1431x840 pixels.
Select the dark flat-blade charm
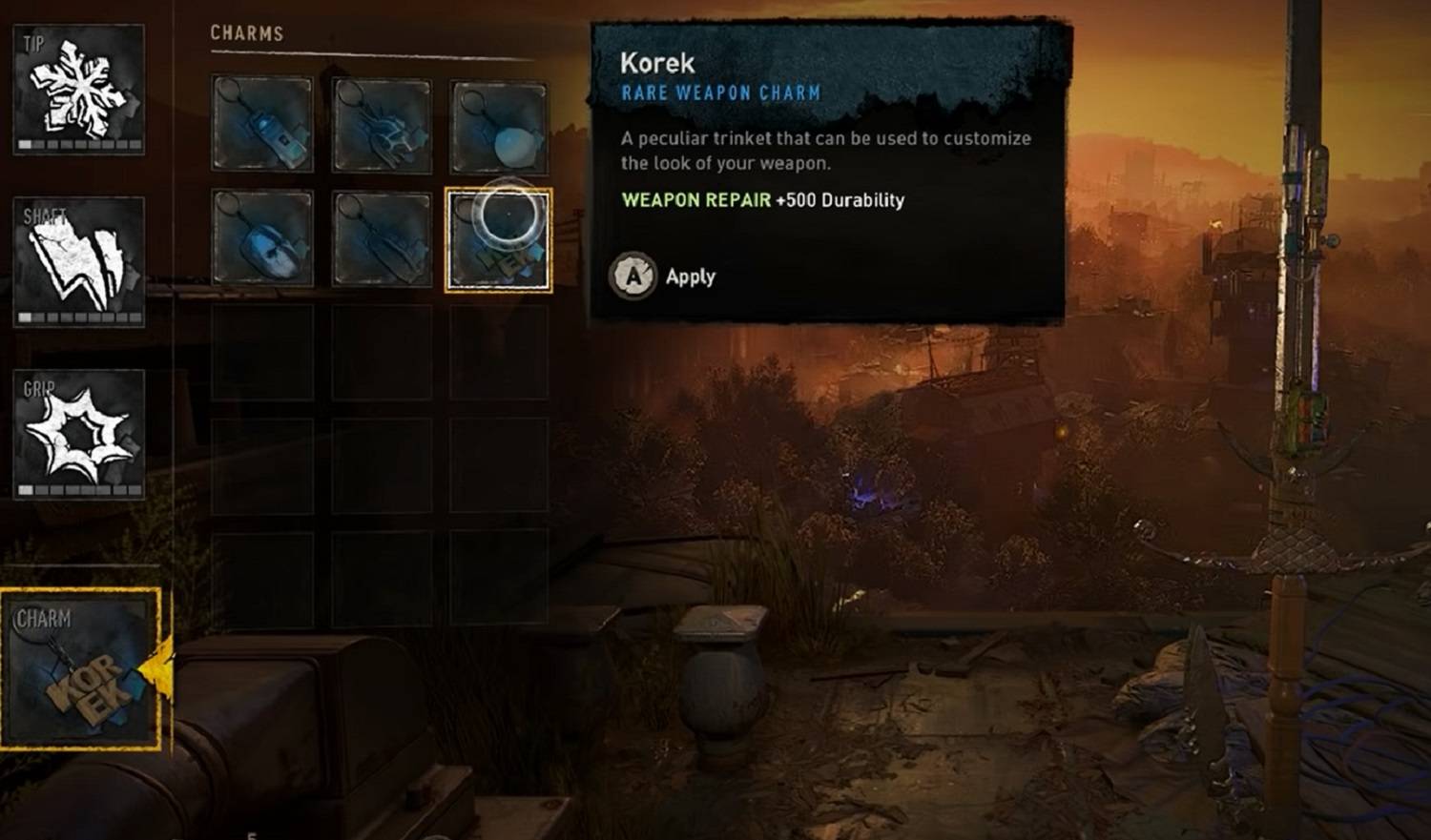pos(382,238)
